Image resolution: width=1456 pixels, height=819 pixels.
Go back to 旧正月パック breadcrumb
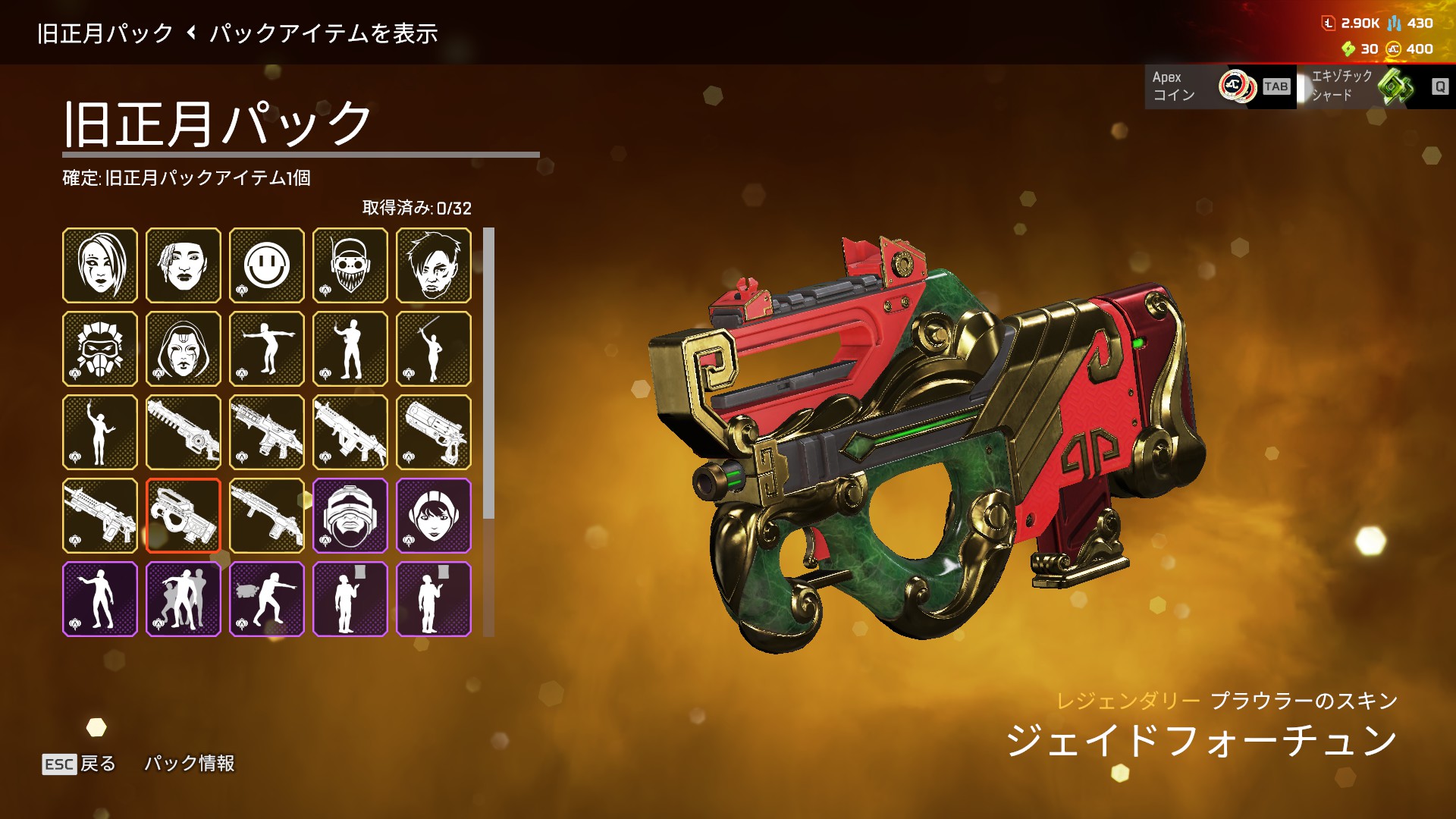pos(105,33)
